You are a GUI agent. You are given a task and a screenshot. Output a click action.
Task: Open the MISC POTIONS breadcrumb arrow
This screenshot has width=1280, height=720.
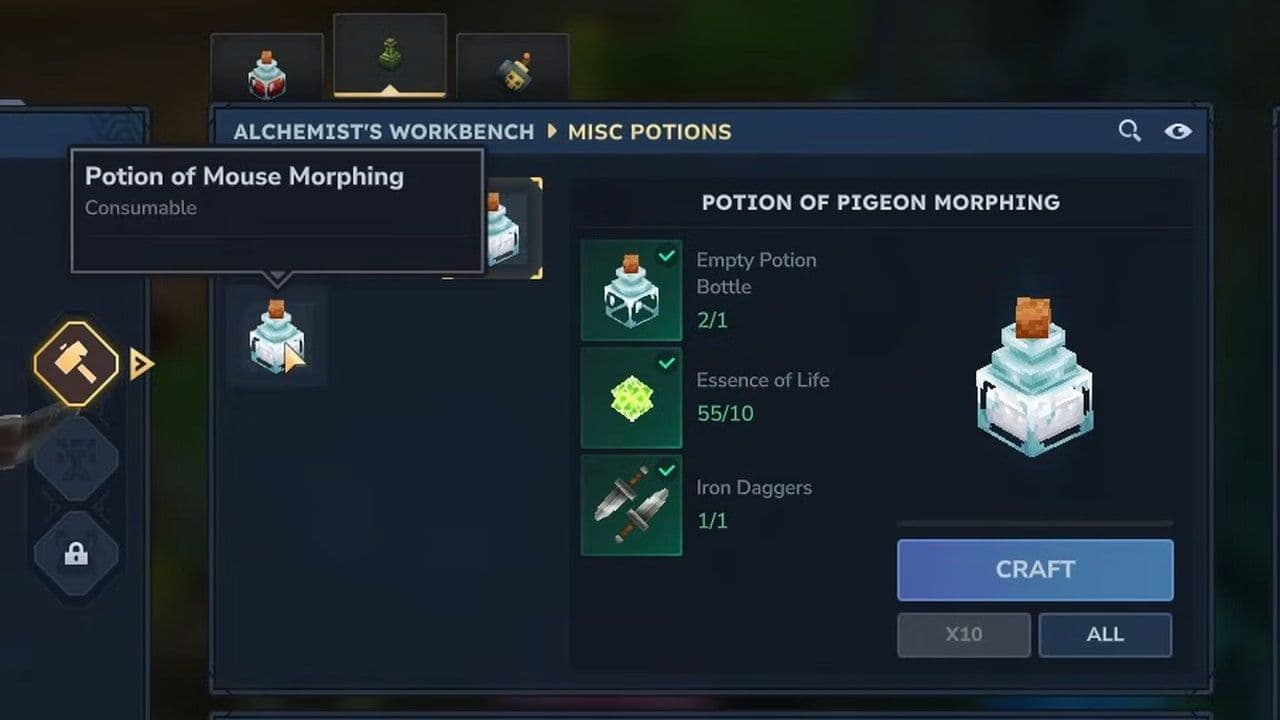pyautogui.click(x=553, y=131)
